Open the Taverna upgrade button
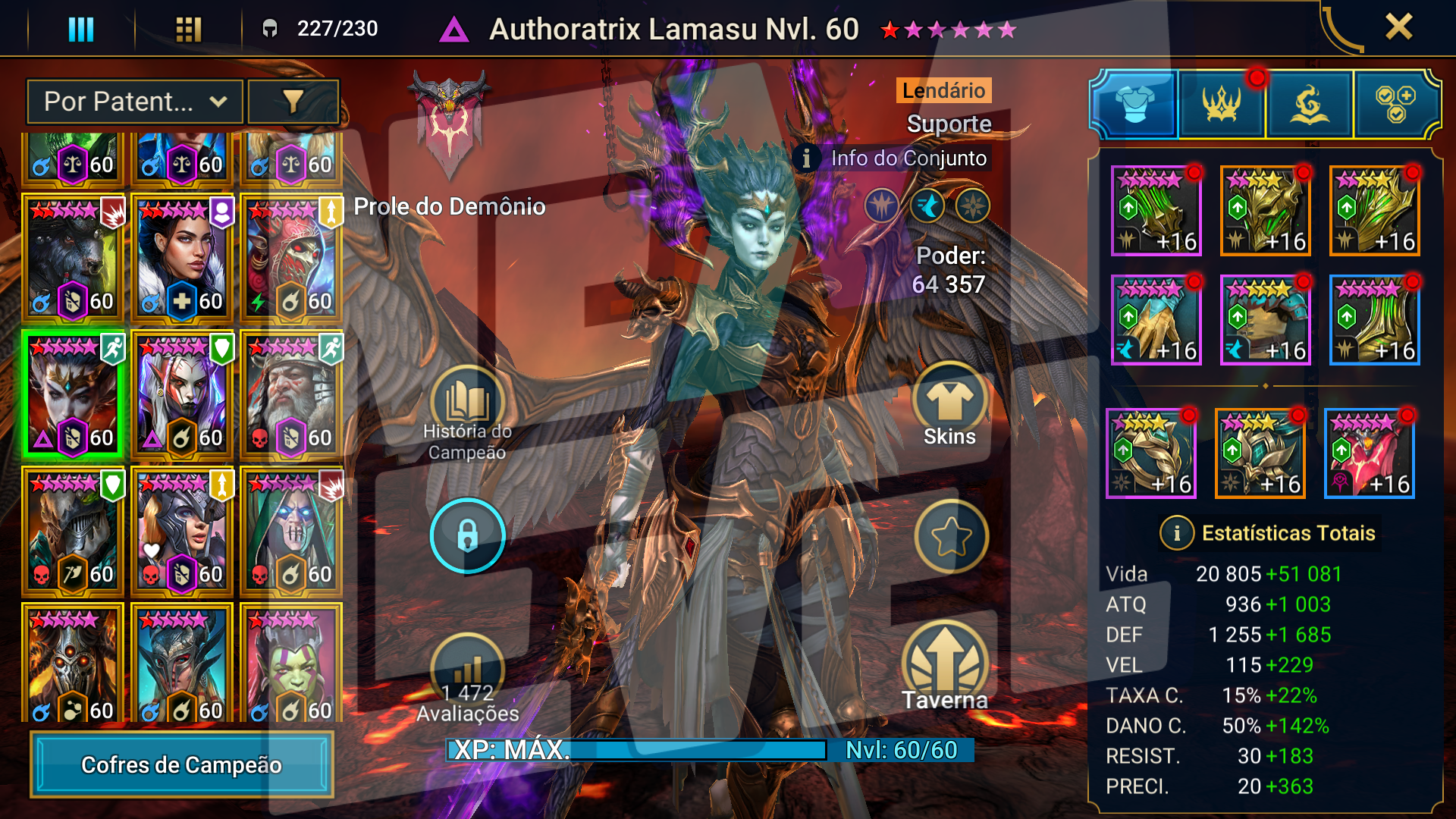 [x=945, y=667]
